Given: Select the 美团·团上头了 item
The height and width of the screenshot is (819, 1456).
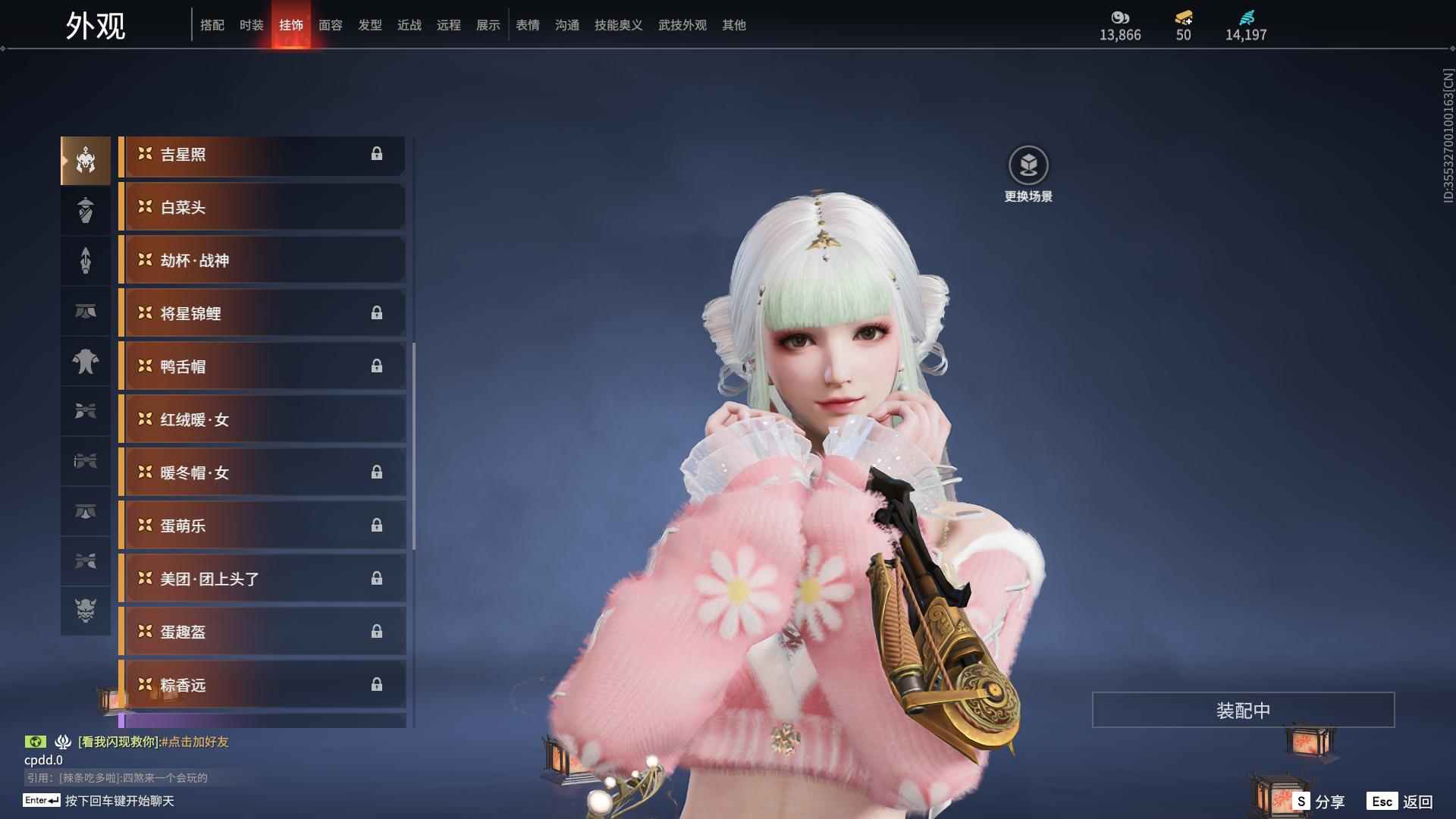Looking at the screenshot, I should pyautogui.click(x=262, y=579).
